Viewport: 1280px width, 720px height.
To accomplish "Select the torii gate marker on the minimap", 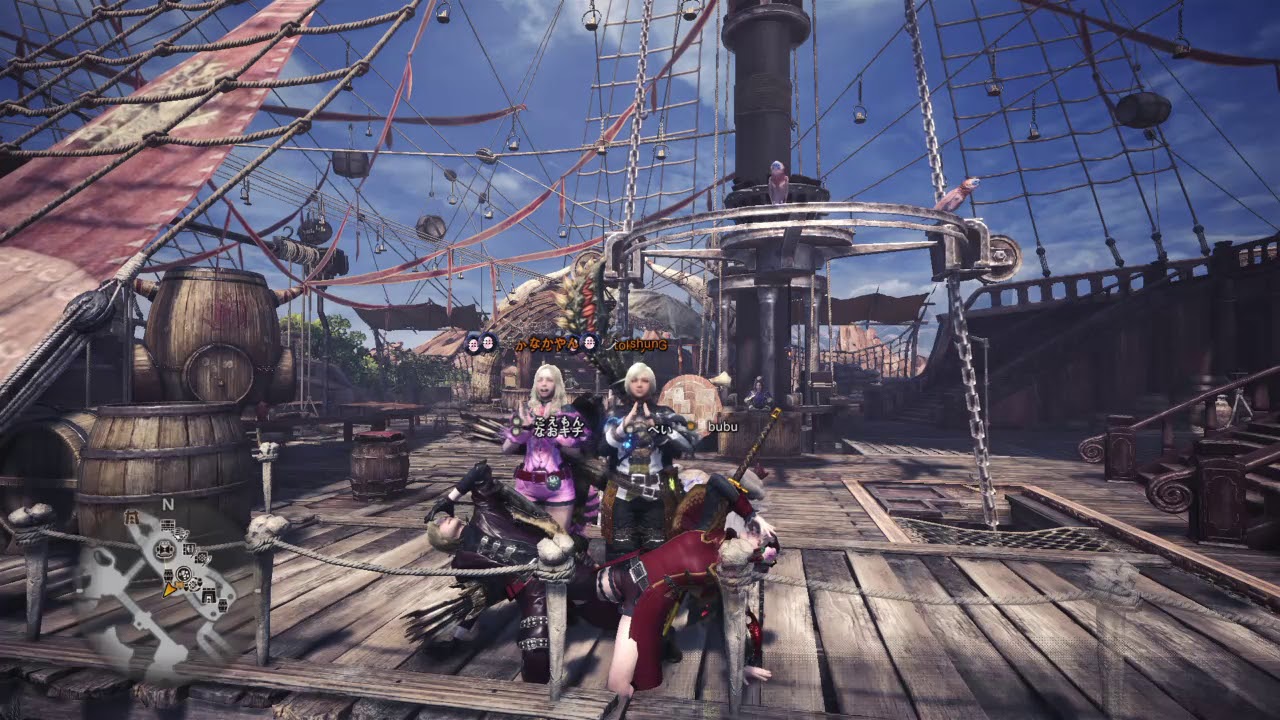I will pyautogui.click(x=131, y=517).
